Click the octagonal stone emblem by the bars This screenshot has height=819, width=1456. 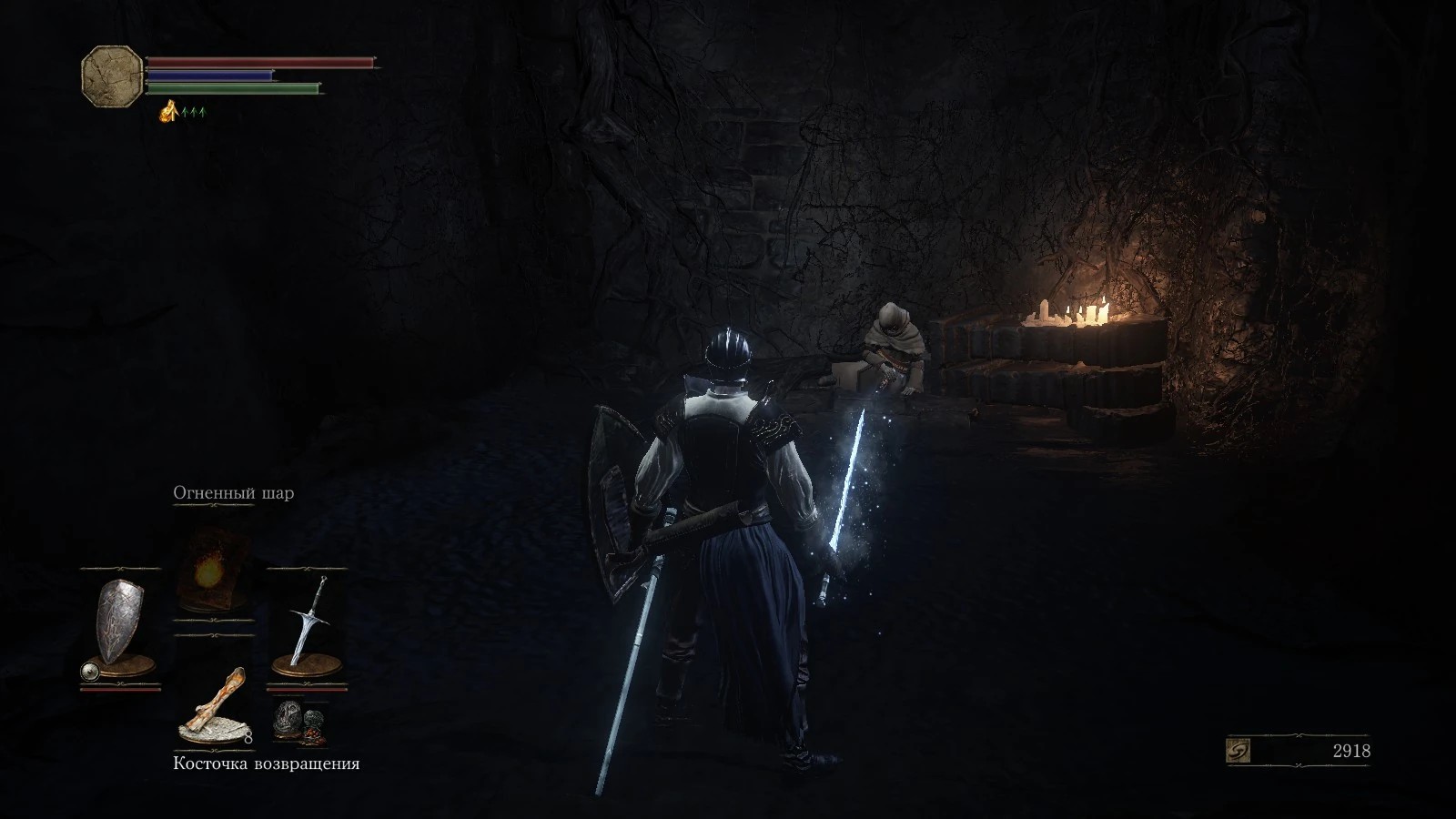tap(111, 76)
